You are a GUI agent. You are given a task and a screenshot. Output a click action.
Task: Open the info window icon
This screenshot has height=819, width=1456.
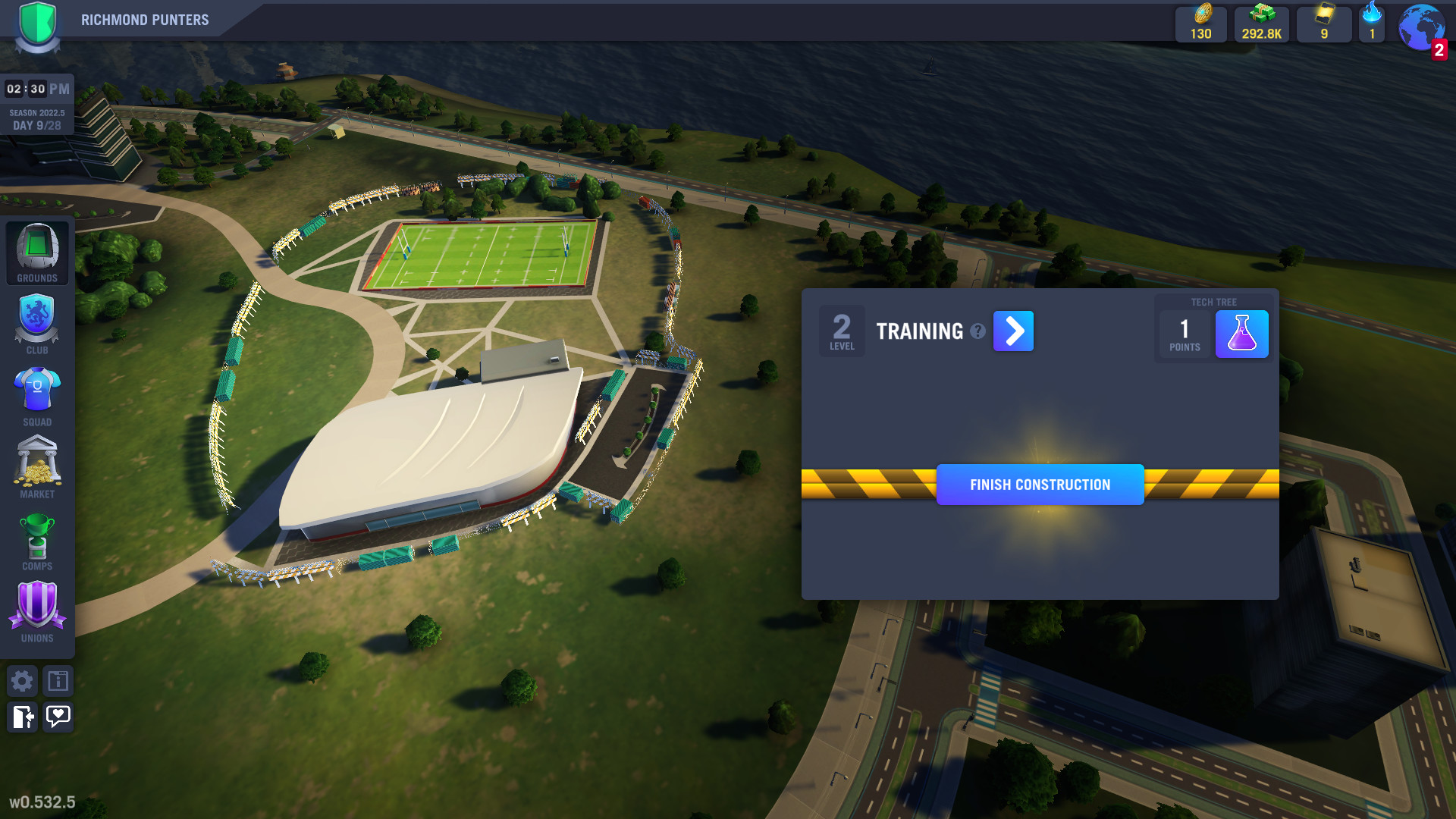coord(58,681)
